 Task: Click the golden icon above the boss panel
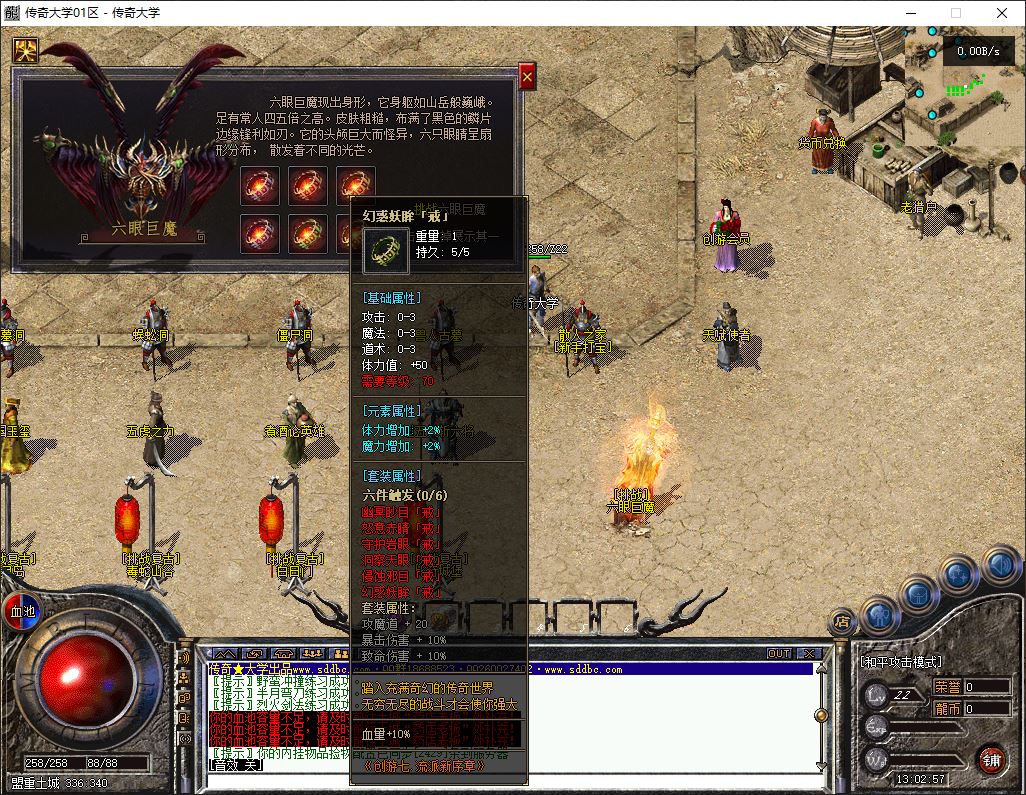[25, 50]
